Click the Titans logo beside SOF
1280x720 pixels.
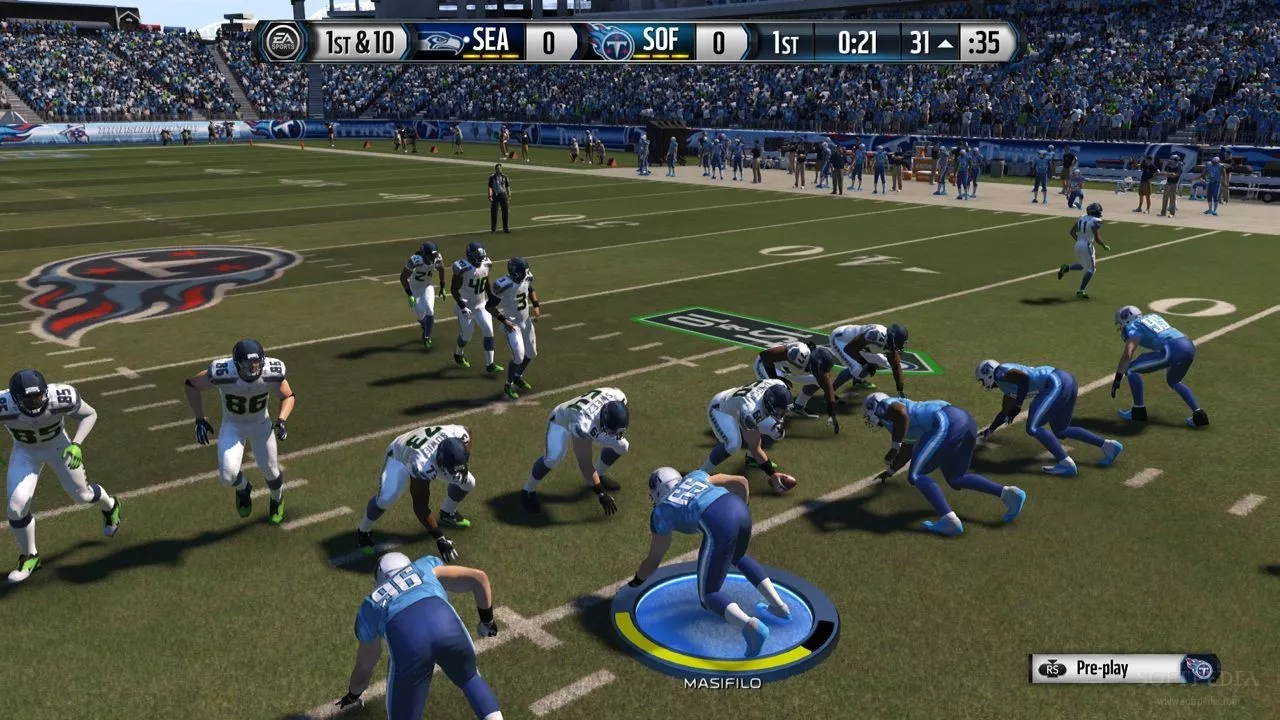(x=611, y=43)
